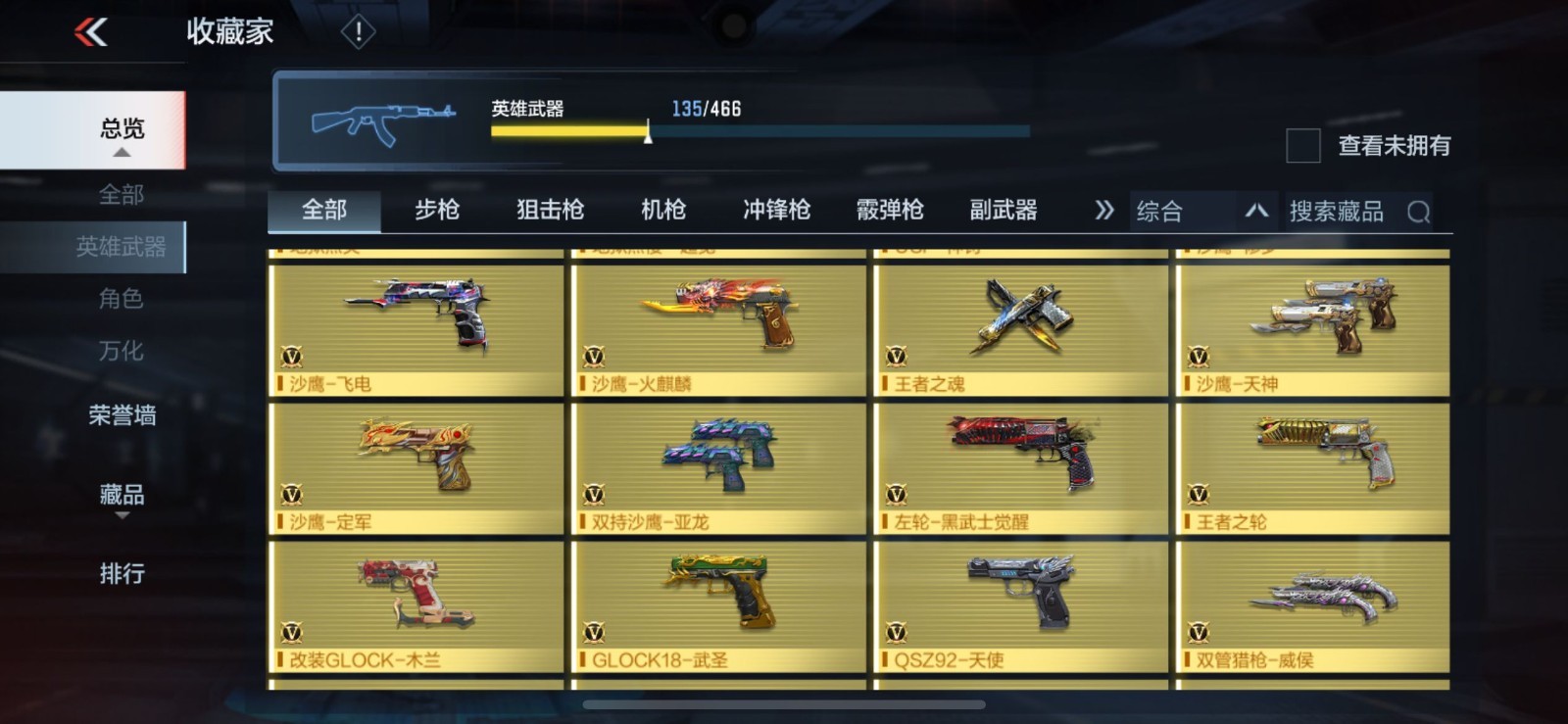Pick the GLOCK18-武圣 weapon card
This screenshot has width=1568, height=724.
click(718, 606)
